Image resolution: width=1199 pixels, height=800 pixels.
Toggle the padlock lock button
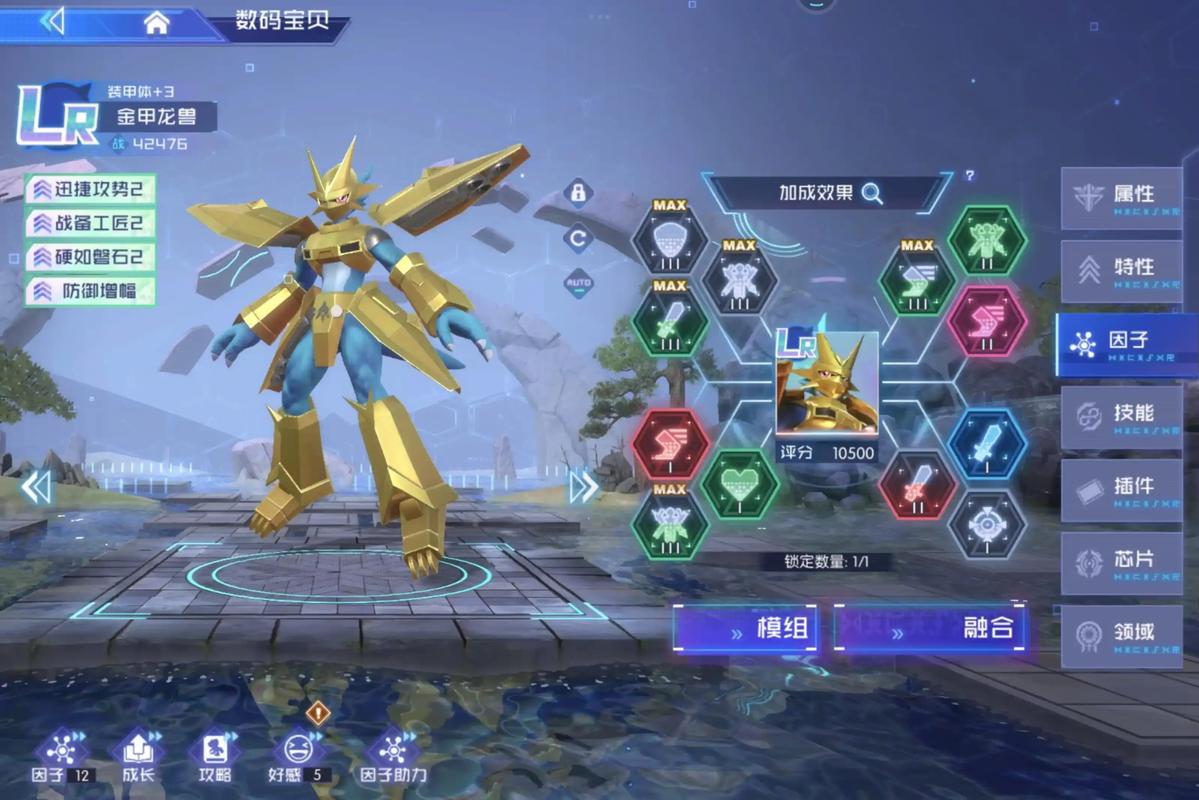click(578, 192)
